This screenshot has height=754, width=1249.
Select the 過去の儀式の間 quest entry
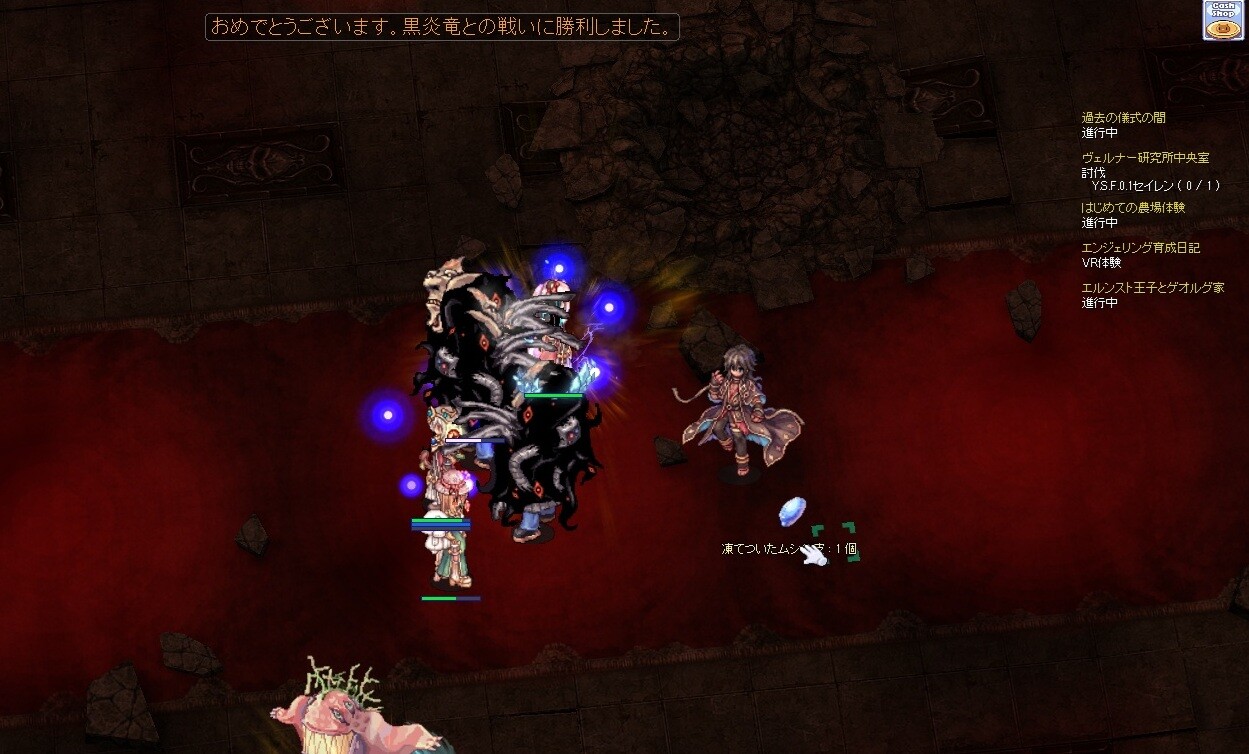pos(1123,118)
